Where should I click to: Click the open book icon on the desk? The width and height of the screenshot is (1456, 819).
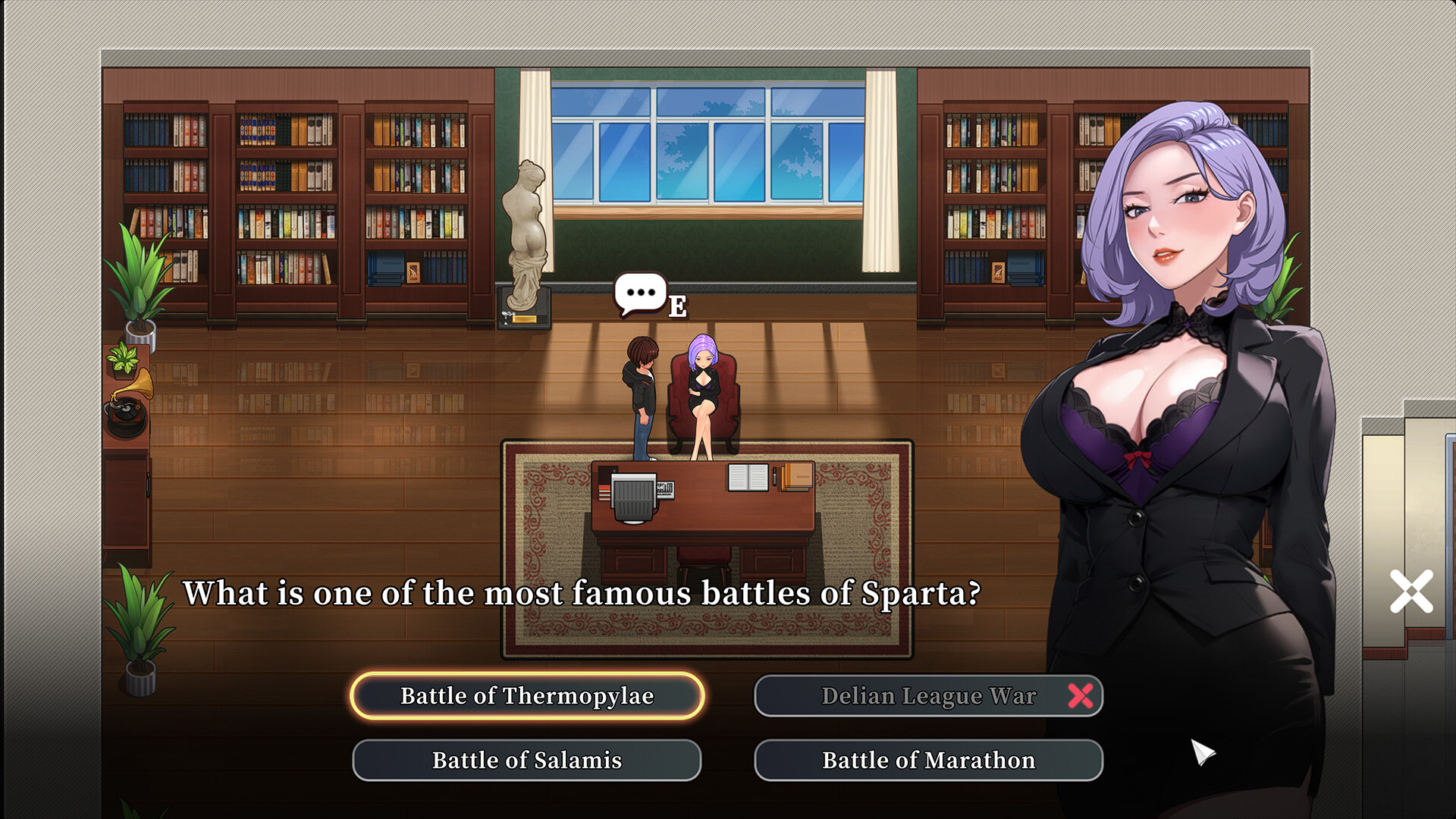747,478
